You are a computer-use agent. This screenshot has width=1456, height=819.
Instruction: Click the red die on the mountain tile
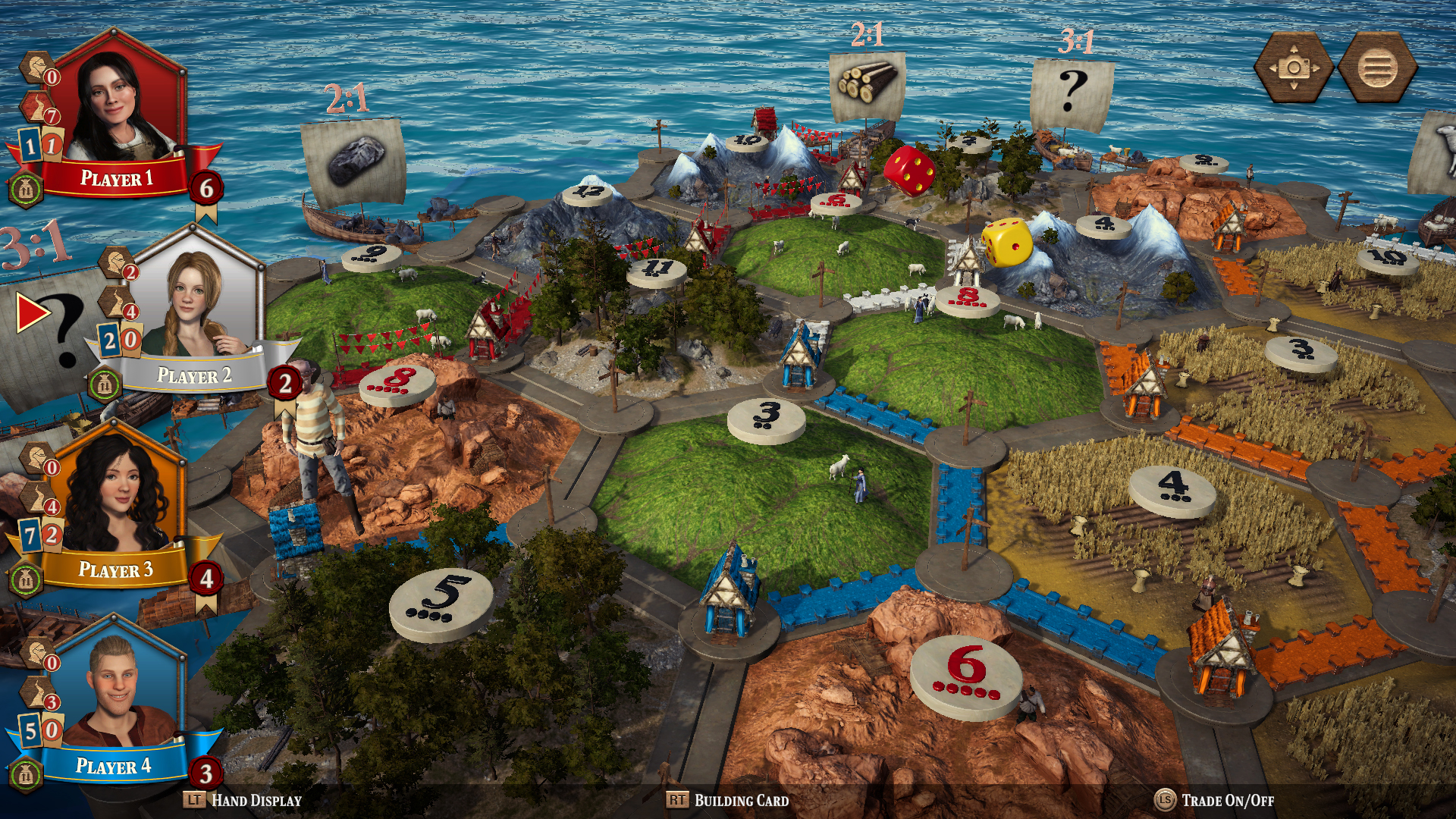tap(907, 173)
